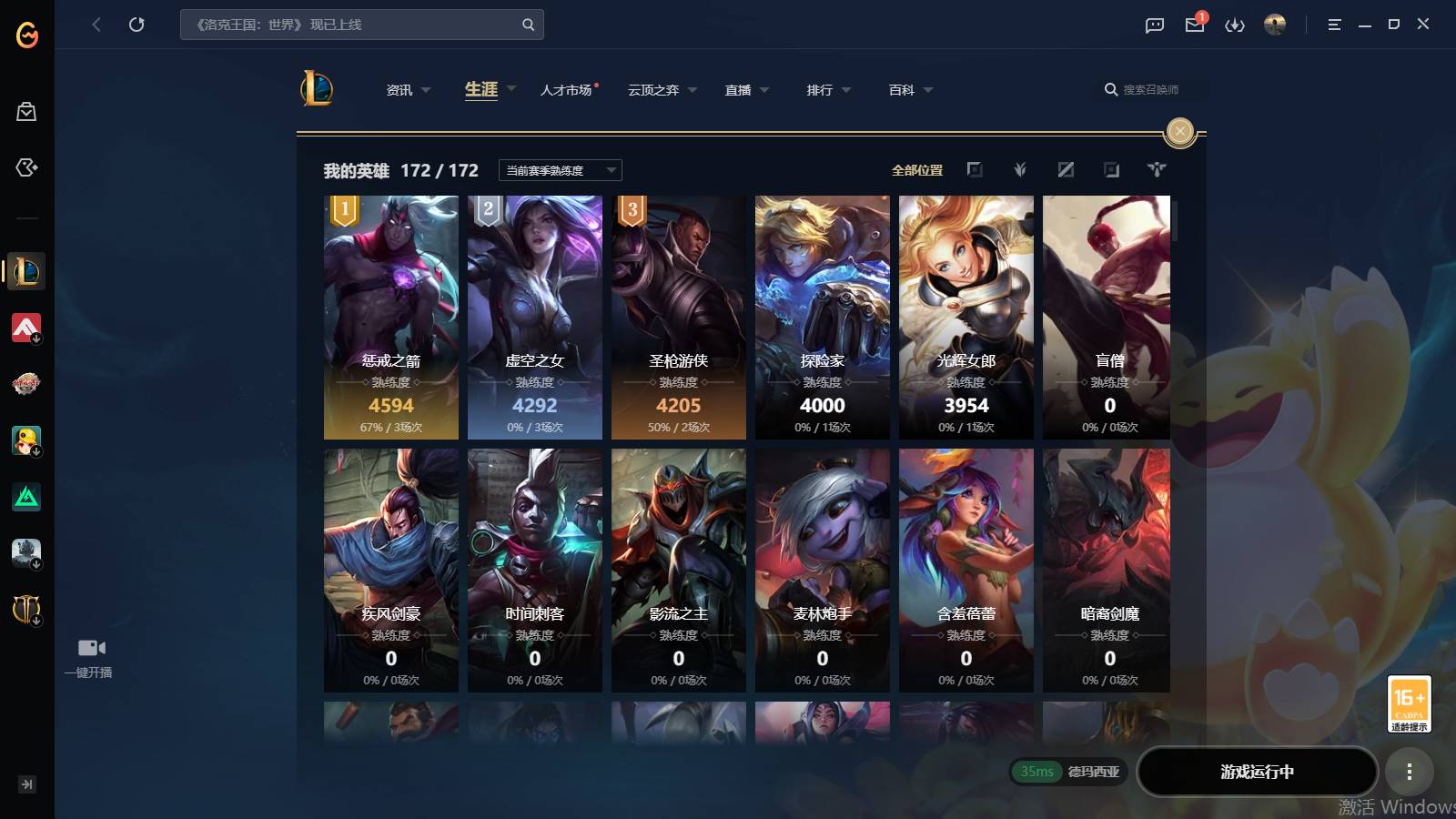Click the user avatar in the title bar
This screenshot has height=819, width=1456.
tap(1274, 25)
